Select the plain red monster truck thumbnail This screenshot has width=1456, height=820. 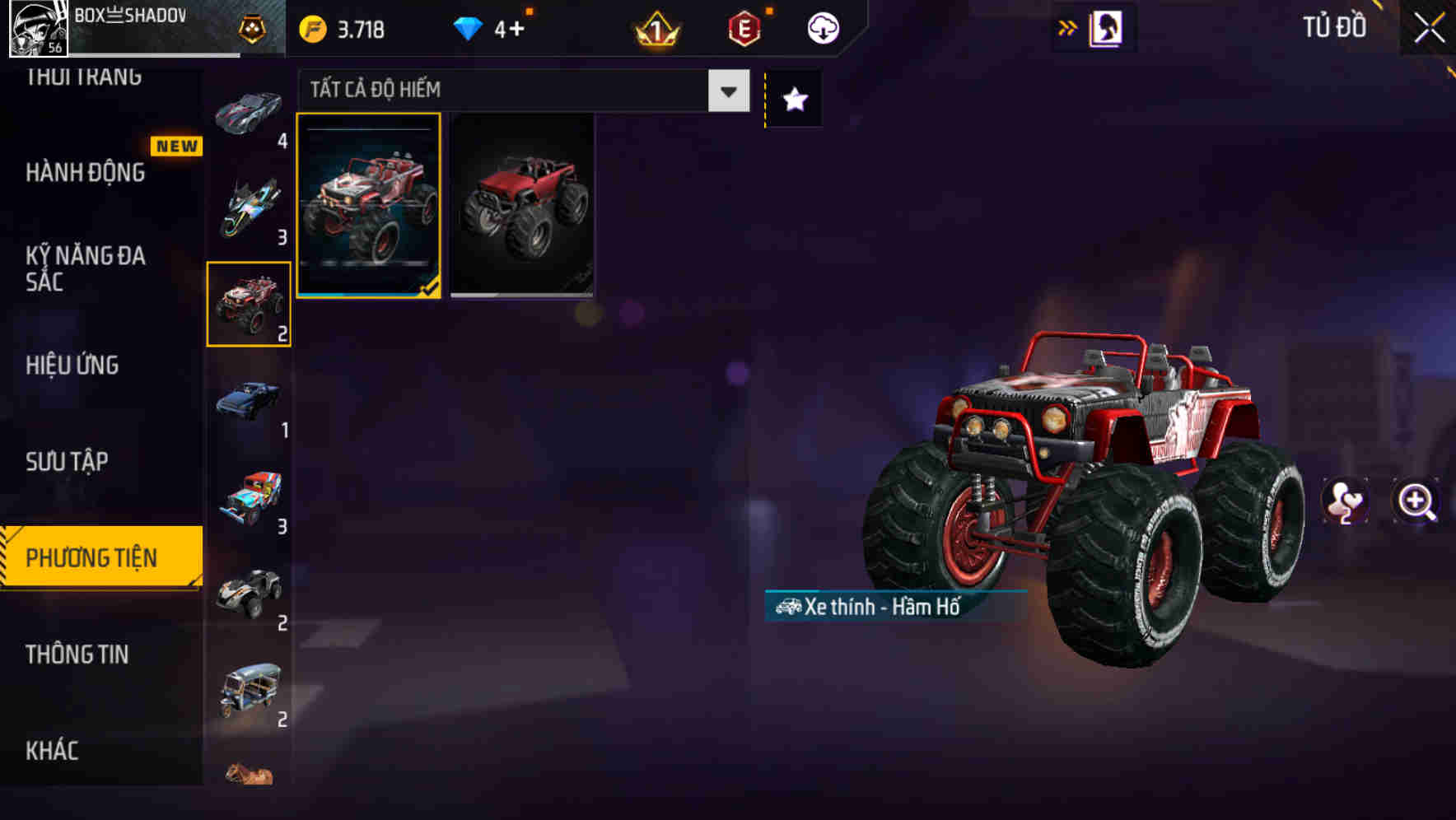tap(522, 206)
